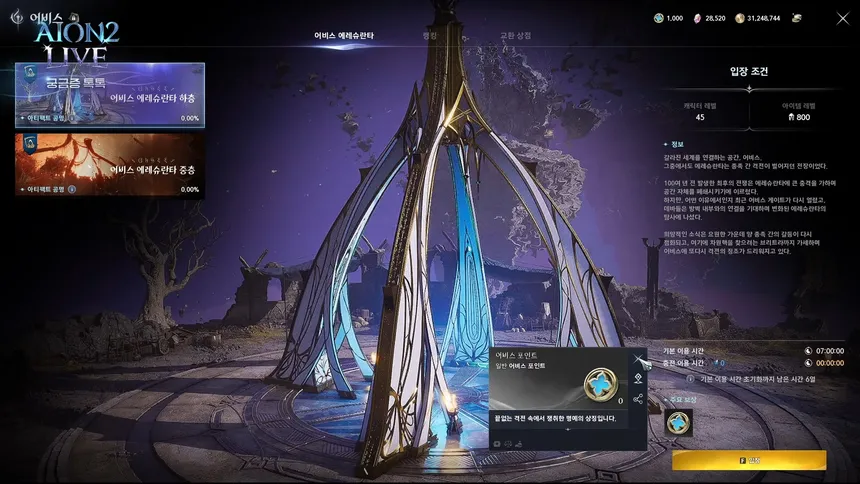Choose the 어비스 에레슈란타 중층 card
Viewport: 860px width, 484px height.
click(x=110, y=165)
